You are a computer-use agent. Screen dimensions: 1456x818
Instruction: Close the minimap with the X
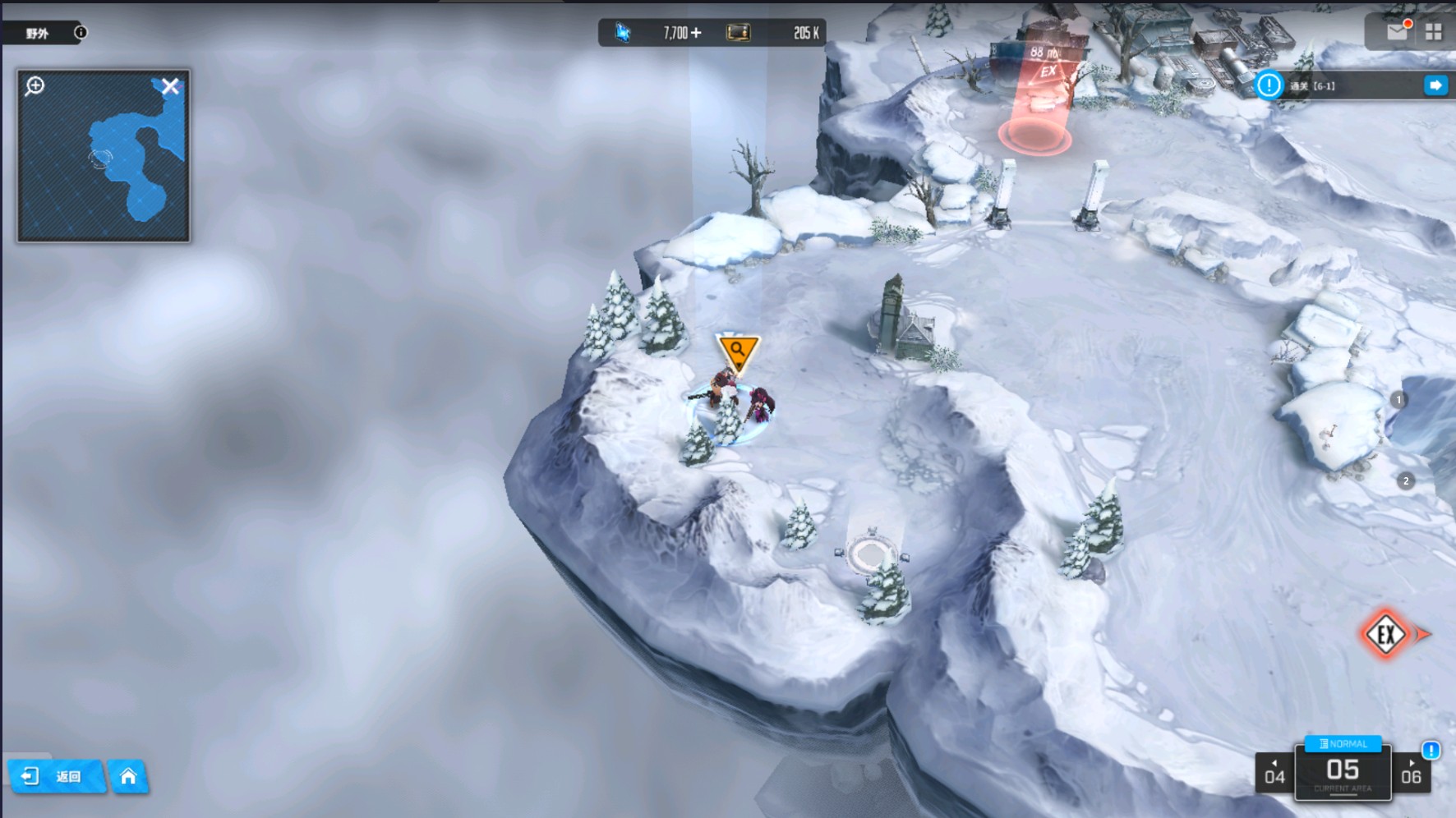coord(170,86)
